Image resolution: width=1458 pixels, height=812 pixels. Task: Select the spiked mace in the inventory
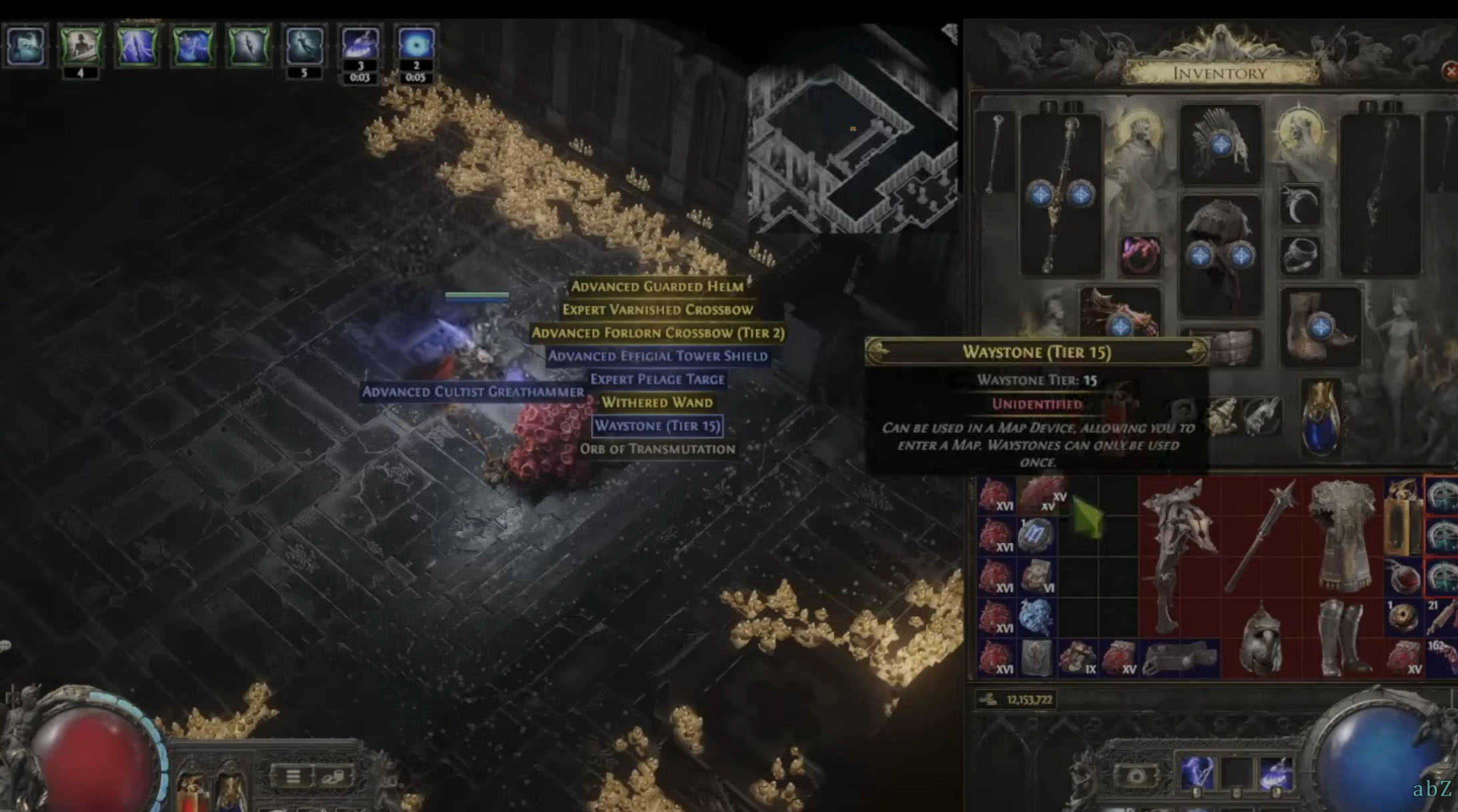point(1261,533)
